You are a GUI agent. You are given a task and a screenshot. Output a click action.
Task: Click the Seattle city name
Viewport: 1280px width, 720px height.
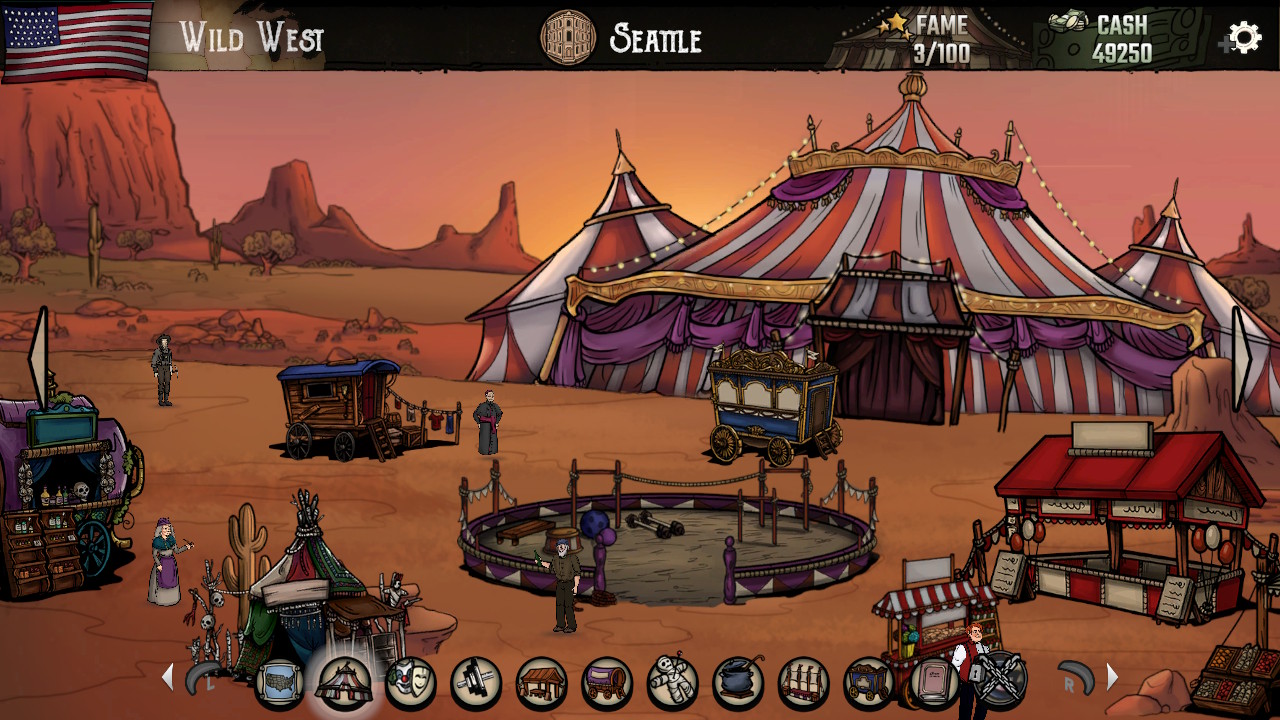coord(653,40)
